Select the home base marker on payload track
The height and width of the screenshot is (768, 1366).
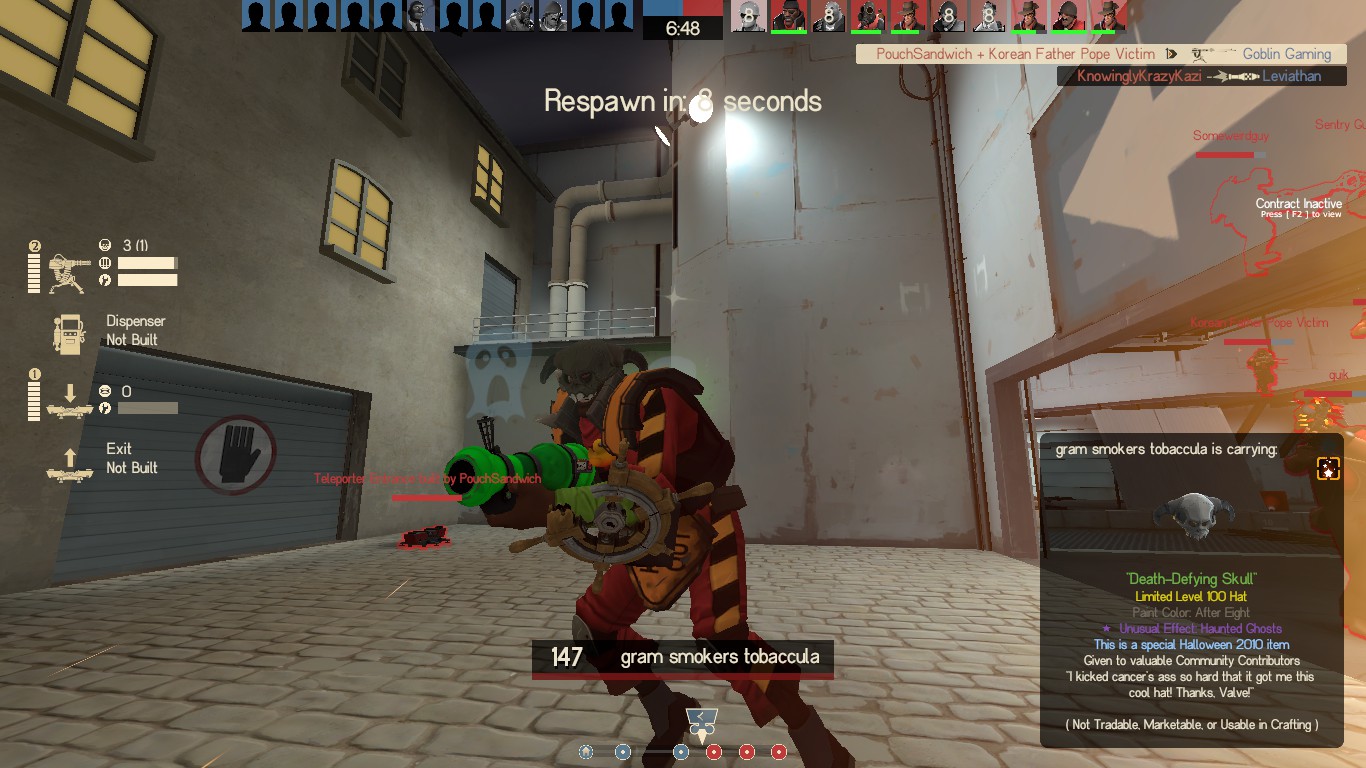point(586,752)
